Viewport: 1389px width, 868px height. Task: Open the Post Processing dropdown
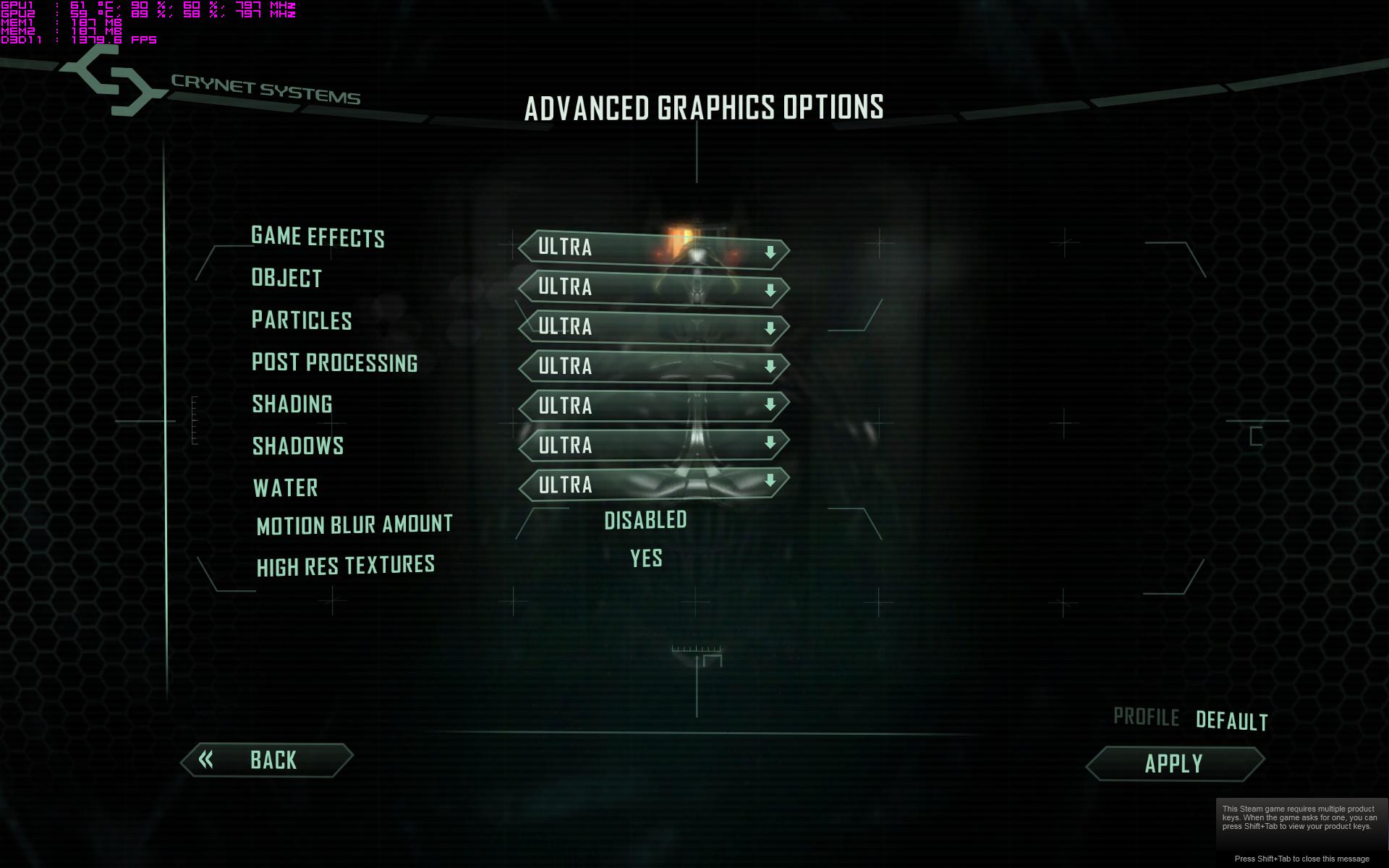point(653,367)
